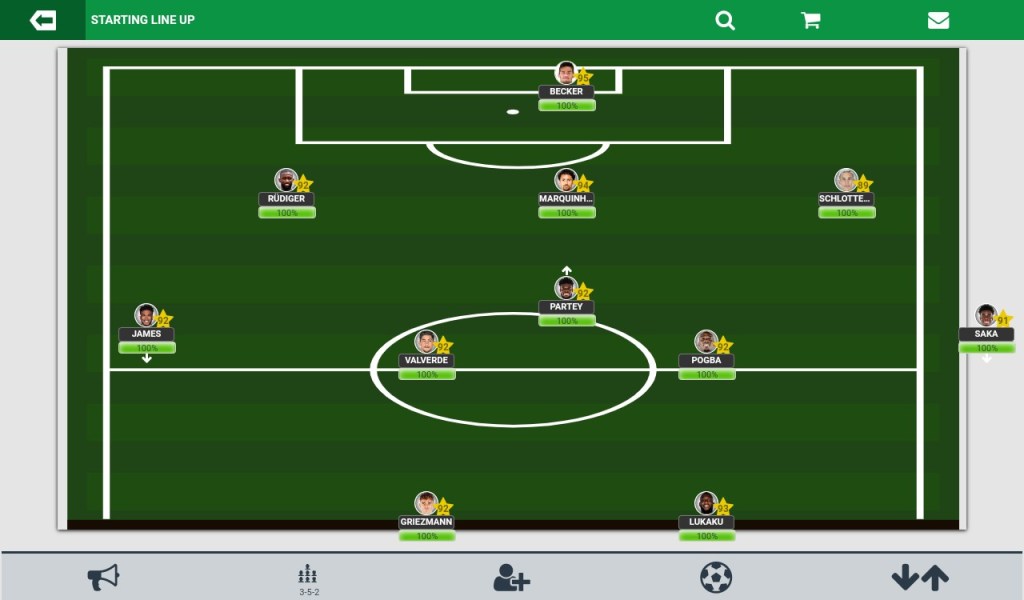This screenshot has width=1024, height=600.
Task: Select defender Rüdiger
Action: pyautogui.click(x=287, y=182)
